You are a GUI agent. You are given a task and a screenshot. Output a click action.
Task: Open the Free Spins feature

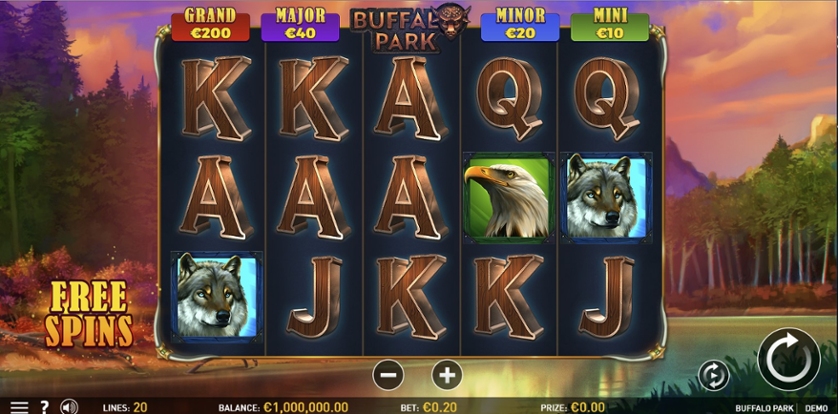coord(89,313)
